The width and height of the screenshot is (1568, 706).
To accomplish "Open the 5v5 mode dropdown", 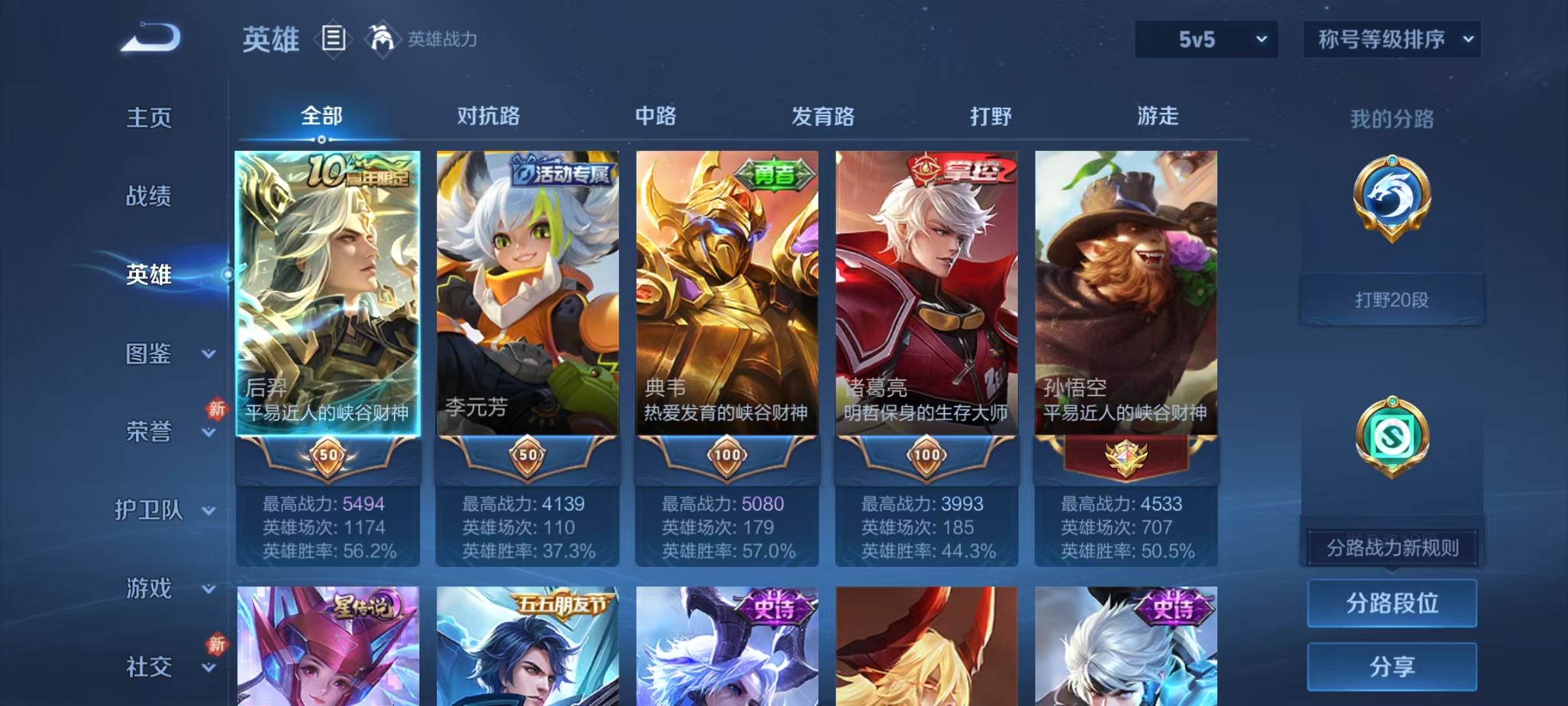I will coord(1205,40).
